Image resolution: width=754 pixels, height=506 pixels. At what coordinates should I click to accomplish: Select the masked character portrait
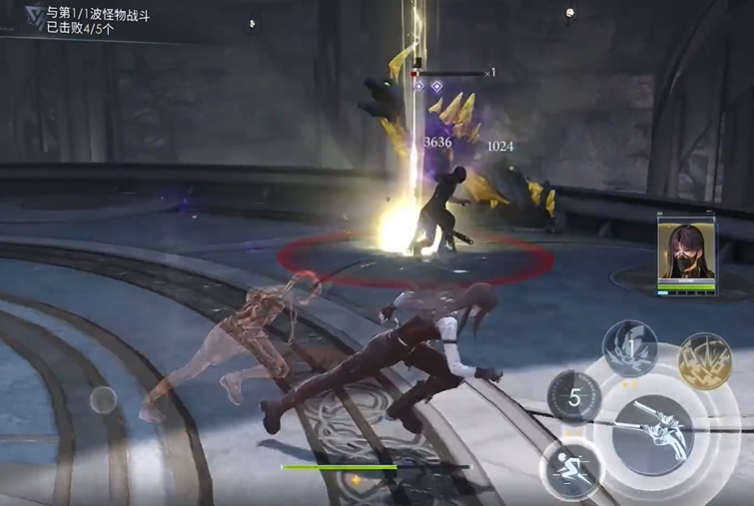click(685, 252)
